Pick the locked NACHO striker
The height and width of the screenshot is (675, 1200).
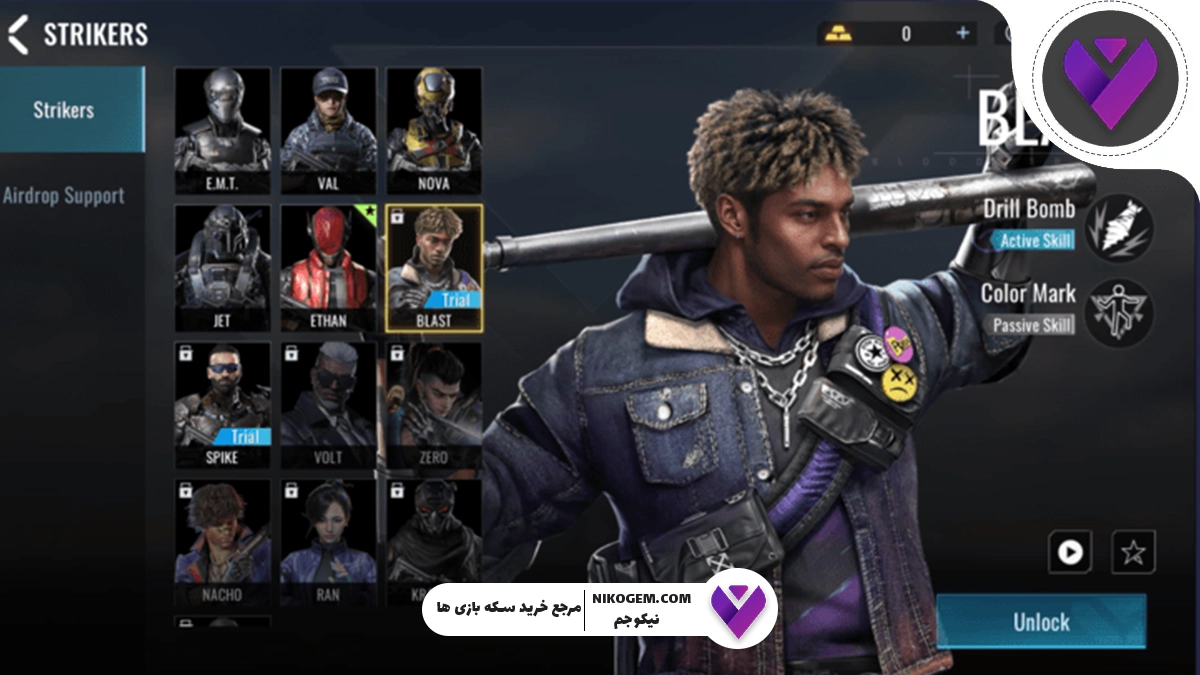tap(223, 540)
